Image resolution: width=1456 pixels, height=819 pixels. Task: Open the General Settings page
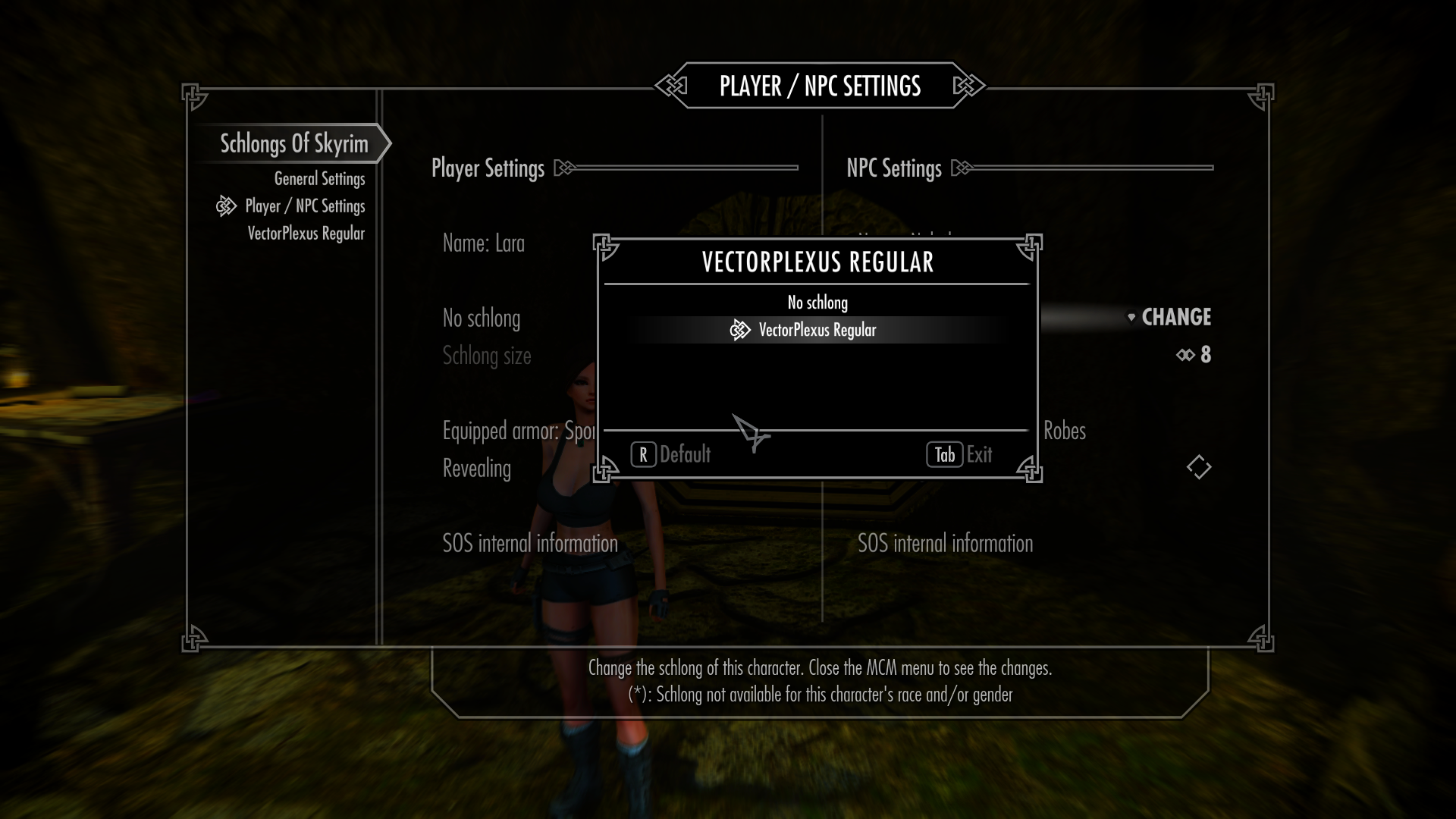[x=319, y=179]
